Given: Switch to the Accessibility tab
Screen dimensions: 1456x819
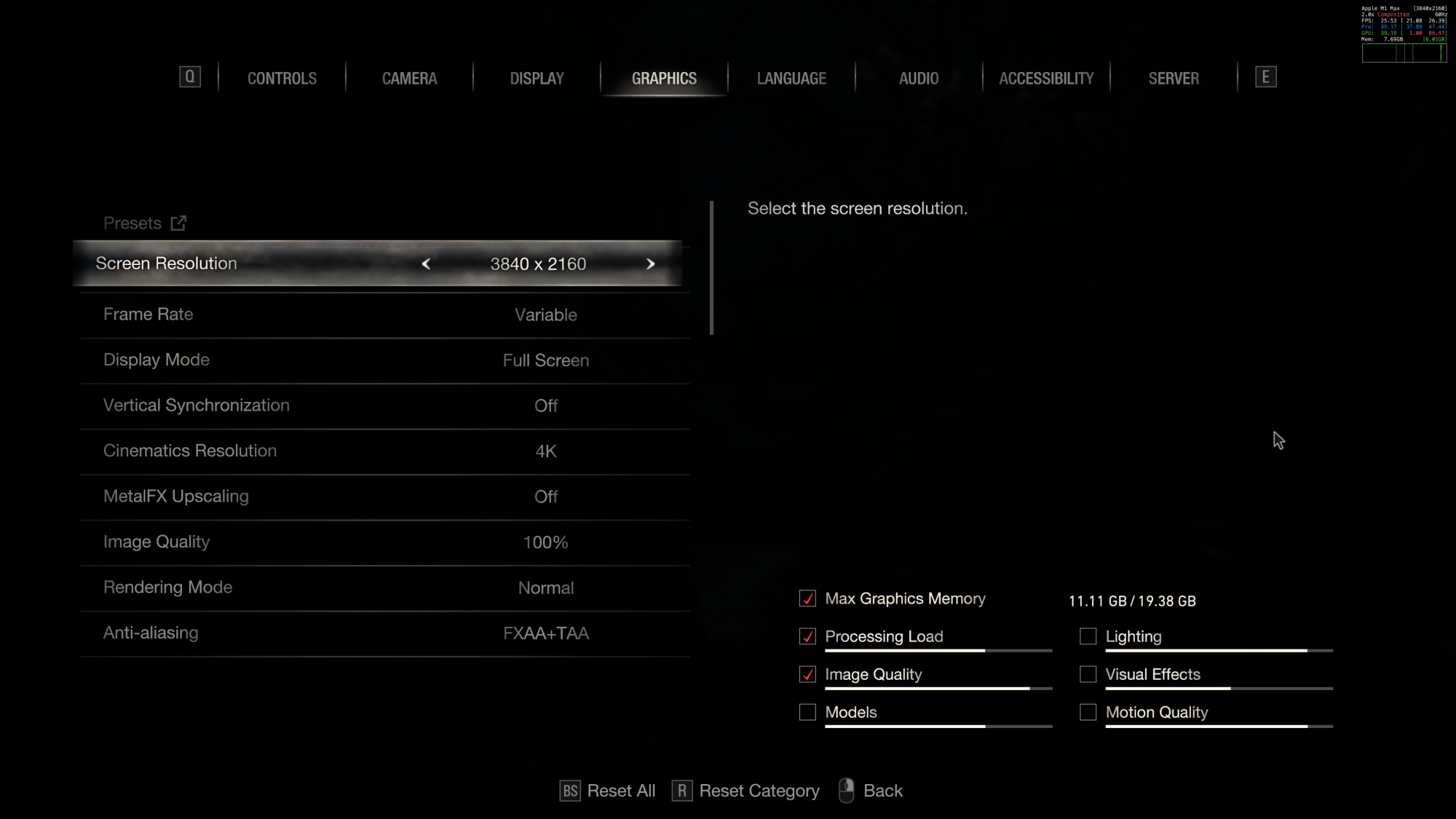Looking at the screenshot, I should point(1046,79).
